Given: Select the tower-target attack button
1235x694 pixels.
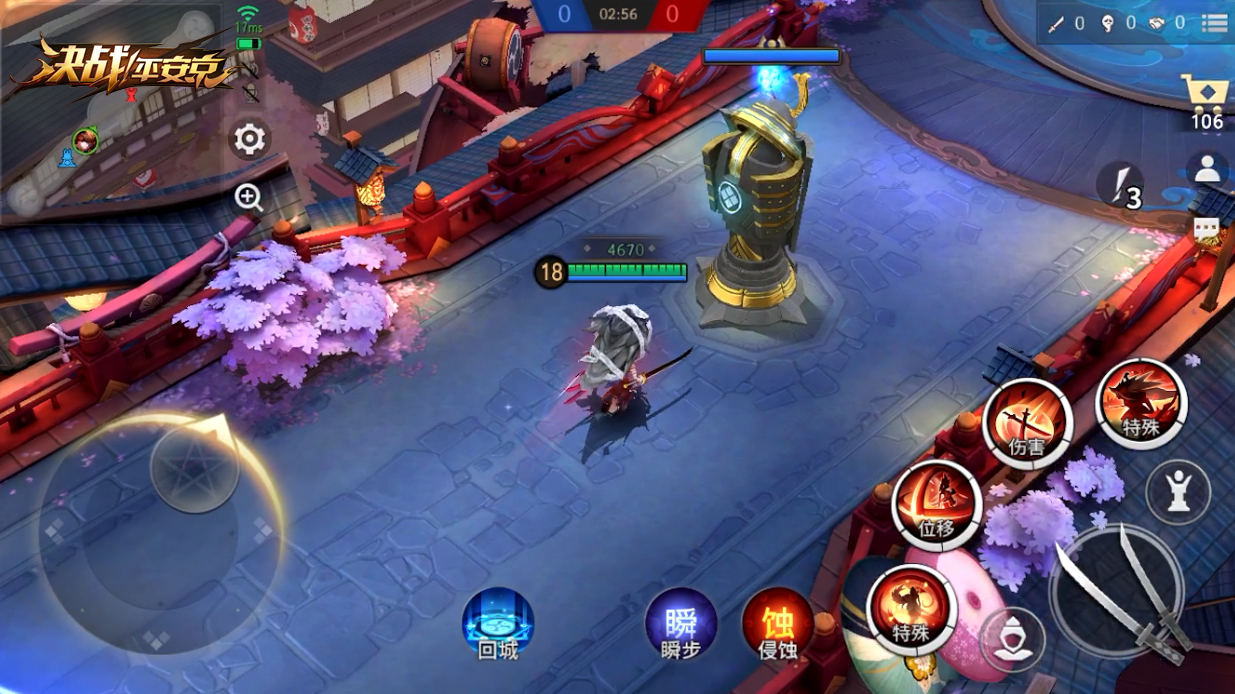Looking at the screenshot, I should [x=1178, y=491].
